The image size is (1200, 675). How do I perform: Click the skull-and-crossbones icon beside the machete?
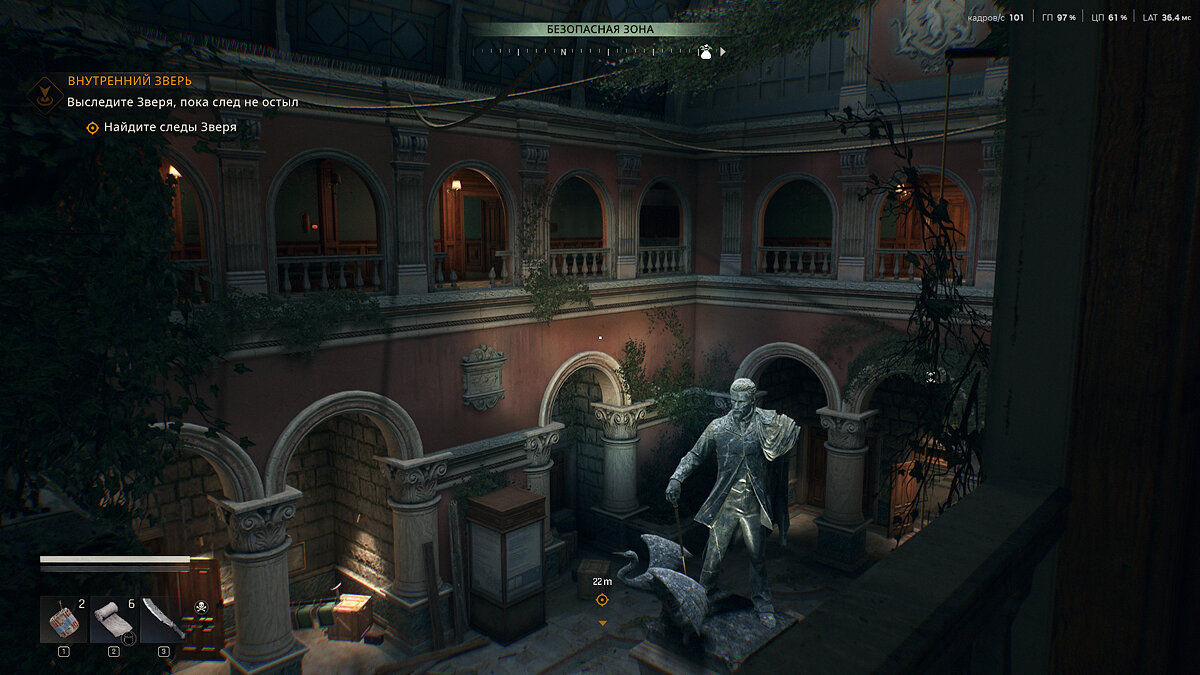199,606
